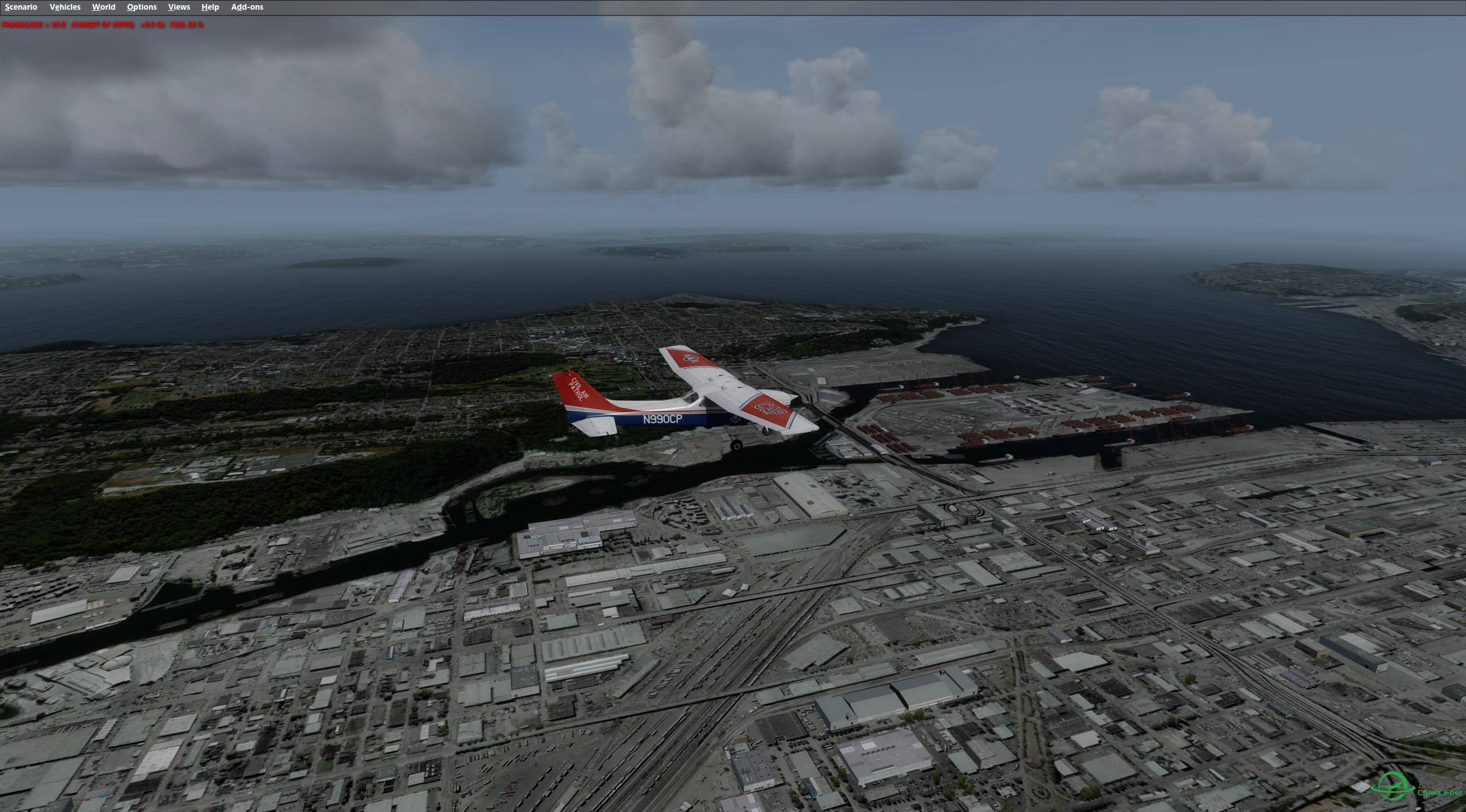This screenshot has width=1466, height=812.
Task: Show the Views menu
Action: point(179,7)
